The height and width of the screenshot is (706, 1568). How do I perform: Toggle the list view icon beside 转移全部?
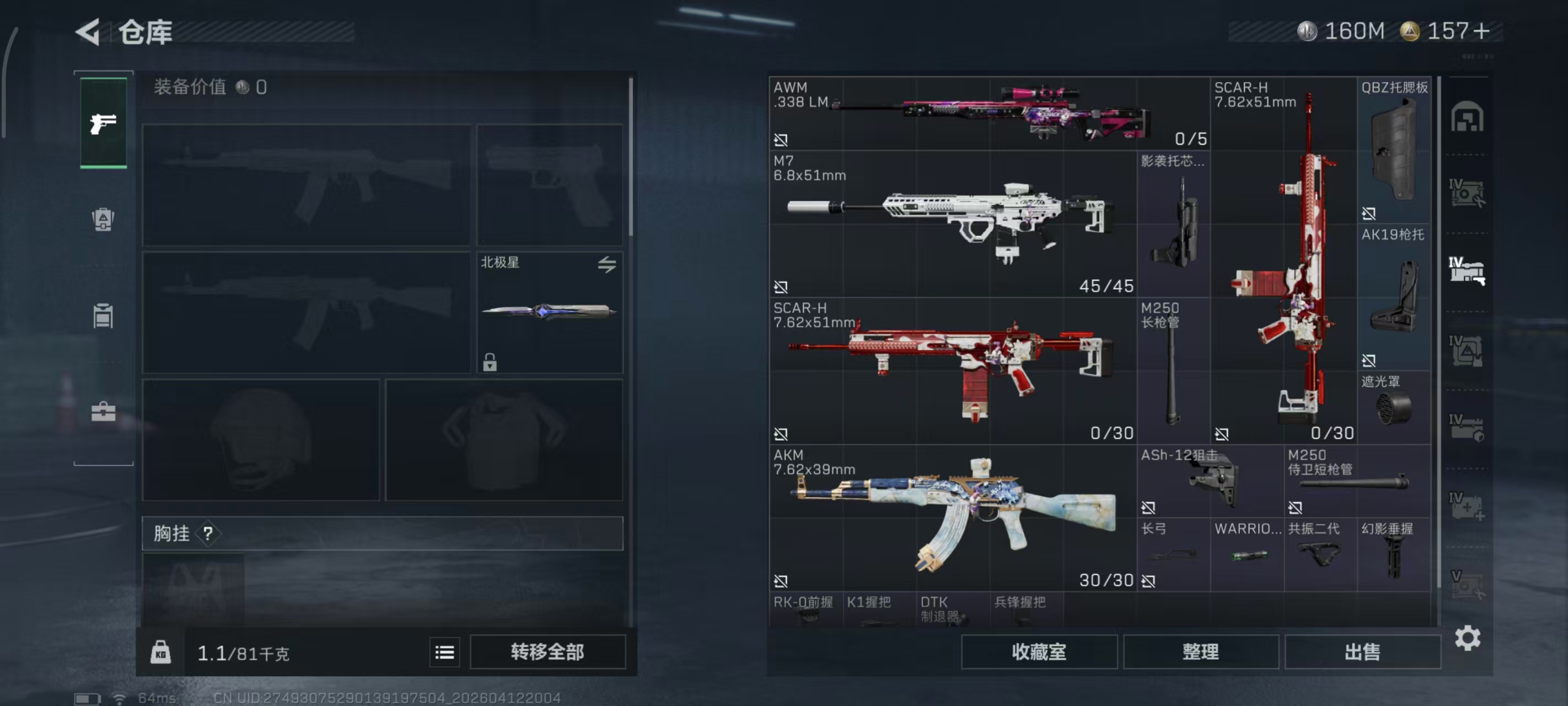pyautogui.click(x=444, y=652)
